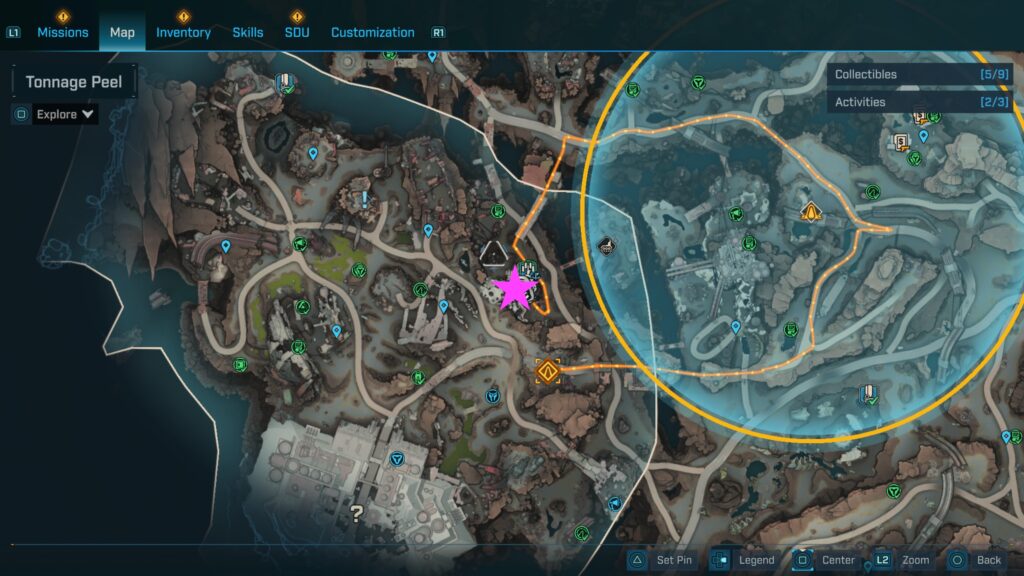Choose the black diamond map icon
Screen dimensions: 1024x576
(x=605, y=245)
